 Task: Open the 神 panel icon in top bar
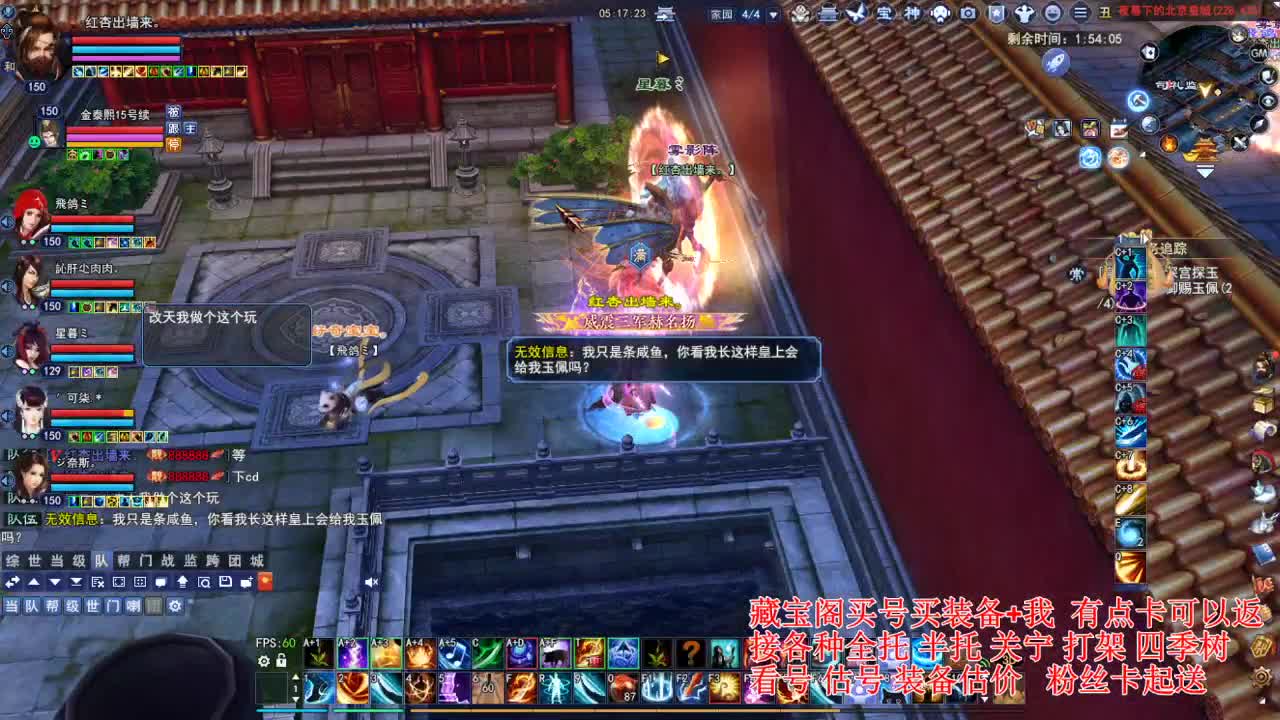point(912,13)
